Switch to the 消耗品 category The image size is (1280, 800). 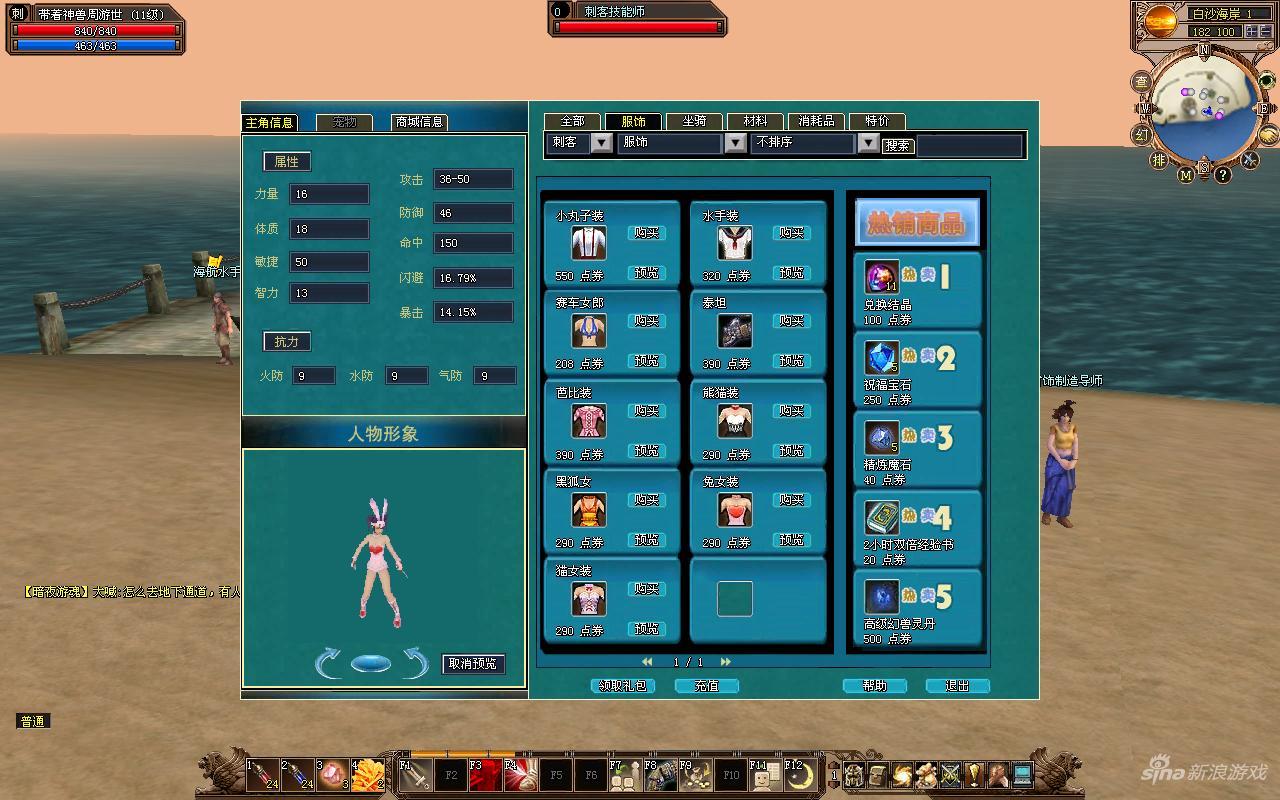pos(816,121)
